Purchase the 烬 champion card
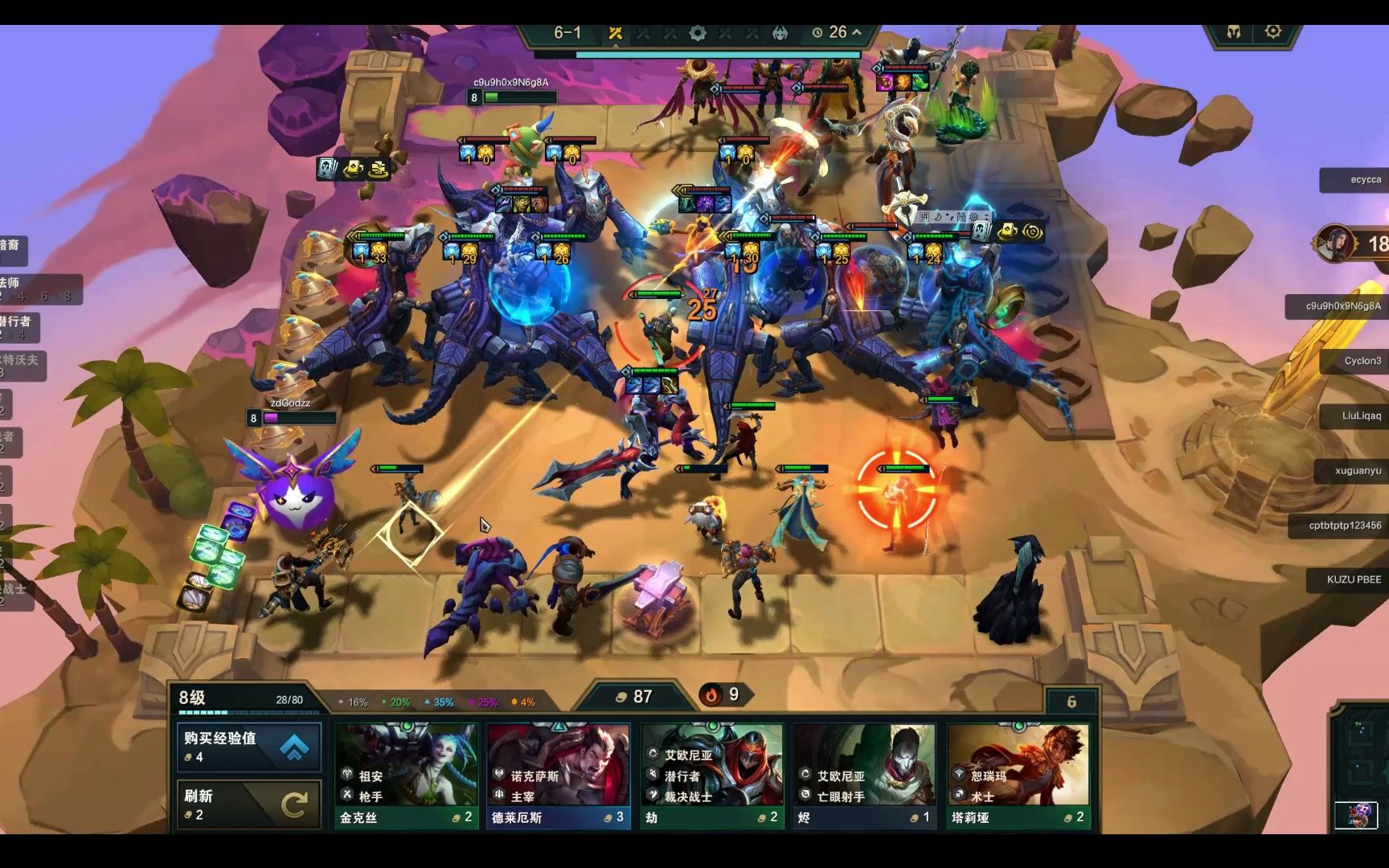This screenshot has height=868, width=1389. pos(865,775)
